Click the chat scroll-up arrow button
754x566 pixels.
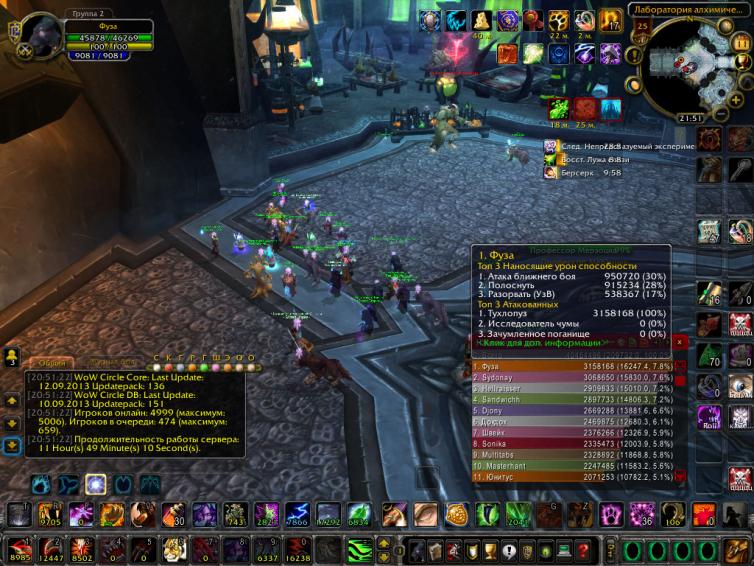pyautogui.click(x=12, y=400)
